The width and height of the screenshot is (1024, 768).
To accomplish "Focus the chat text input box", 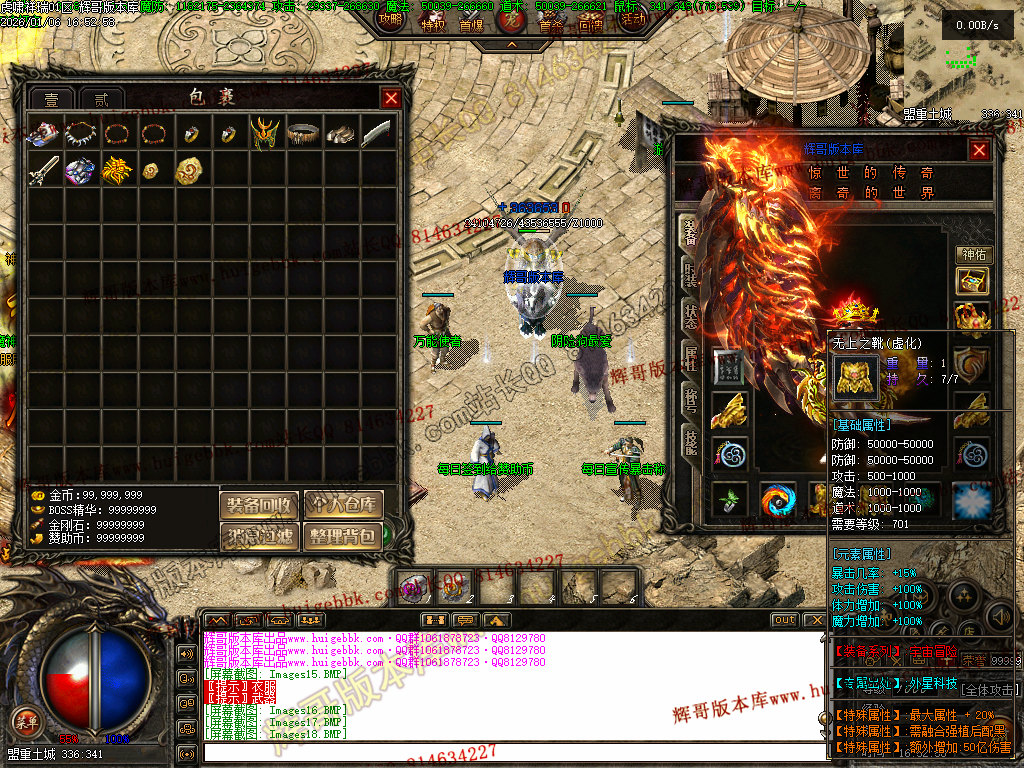I will click(x=500, y=753).
